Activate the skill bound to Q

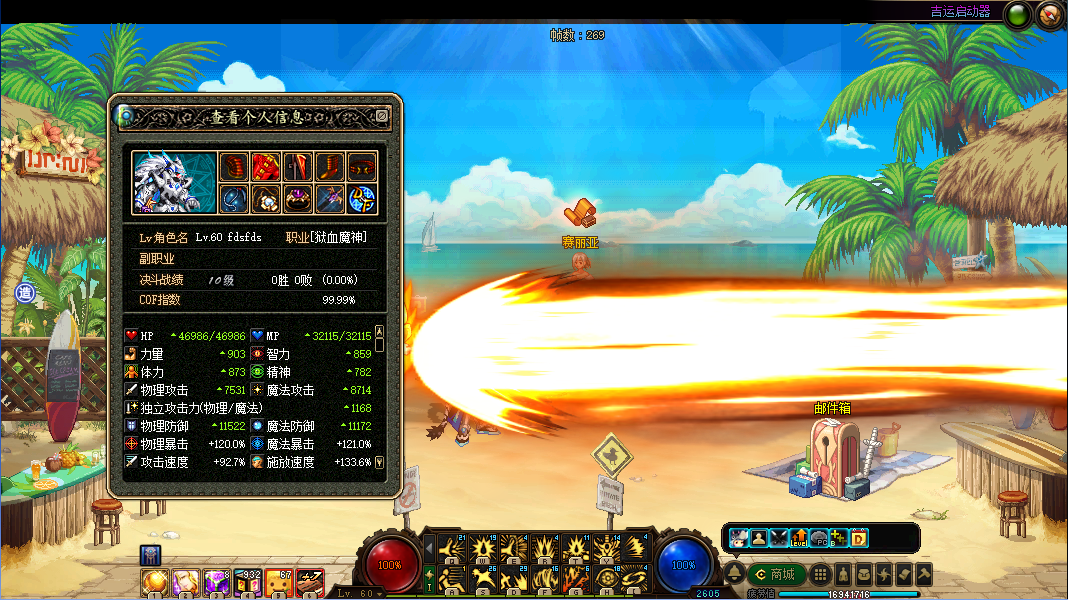(x=451, y=549)
